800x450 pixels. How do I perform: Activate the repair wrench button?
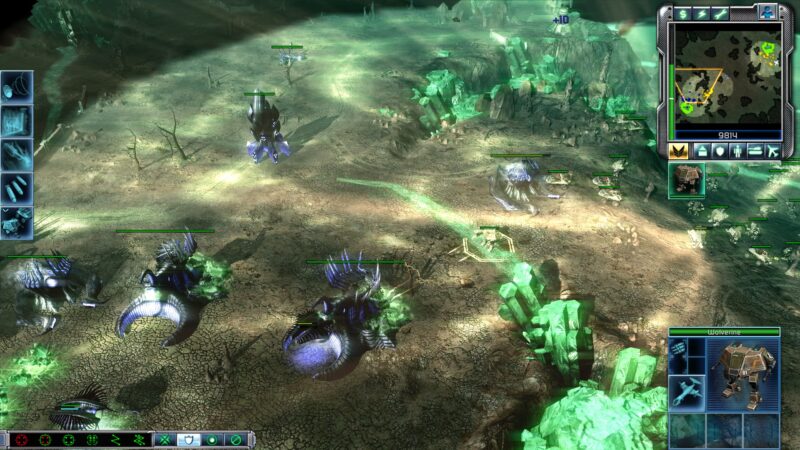(721, 13)
